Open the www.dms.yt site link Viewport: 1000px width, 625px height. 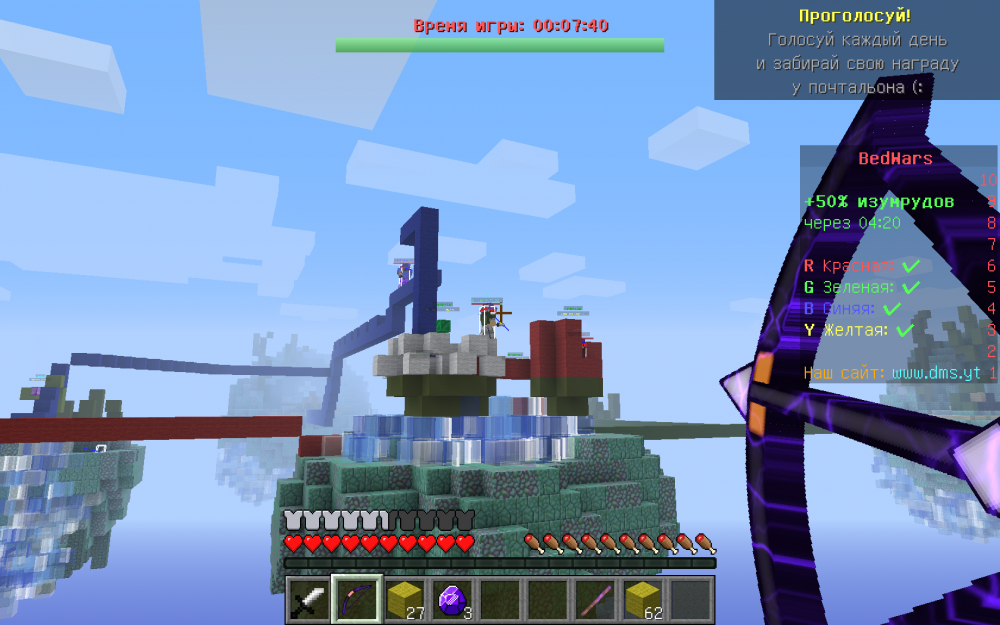pyautogui.click(x=936, y=373)
